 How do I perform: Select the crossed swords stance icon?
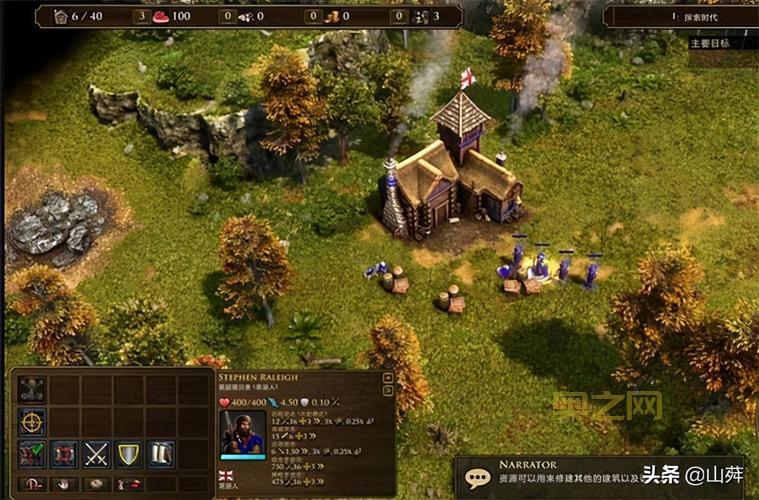[96, 454]
